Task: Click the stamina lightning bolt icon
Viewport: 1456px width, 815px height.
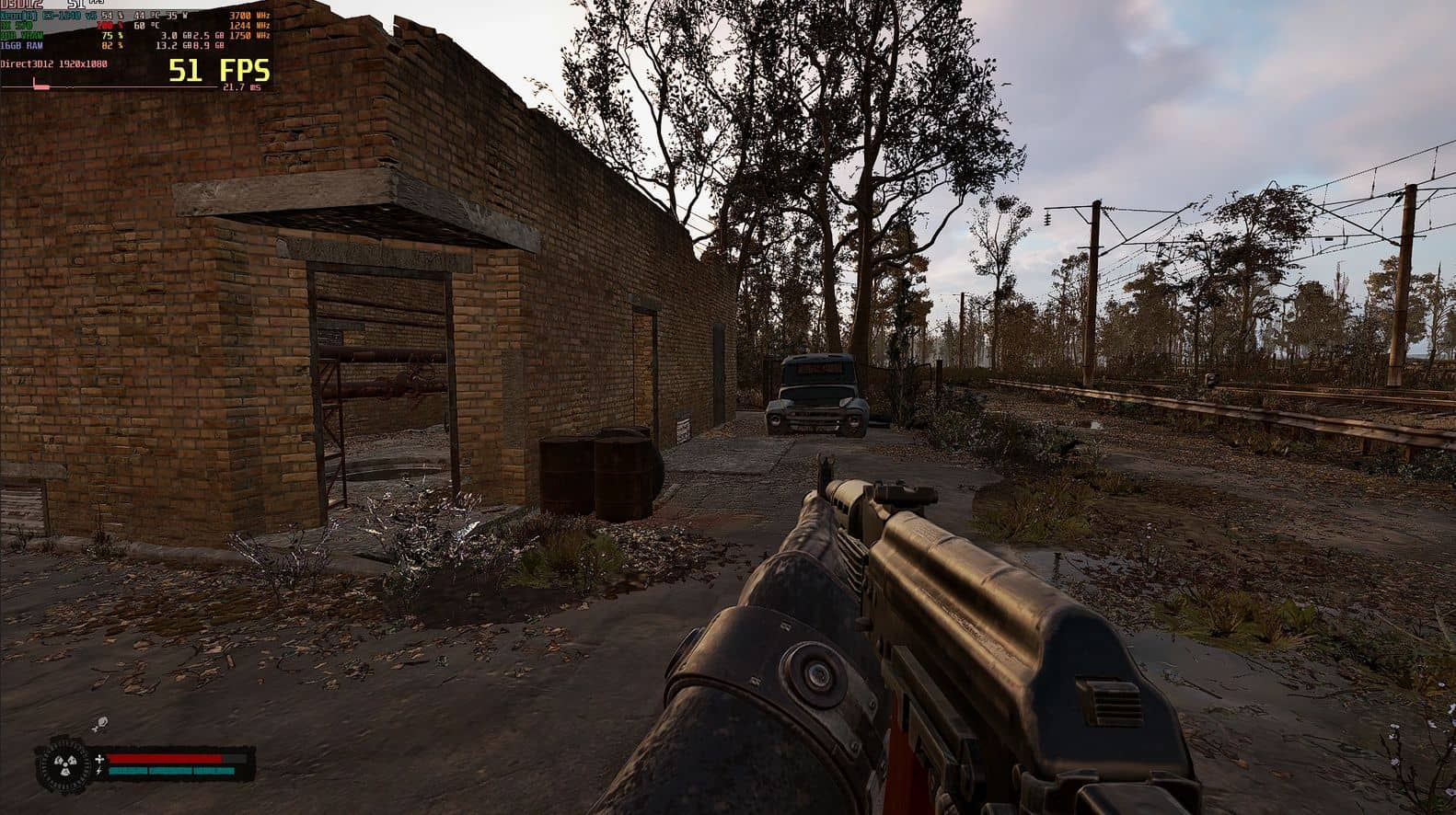Action: tap(99, 771)
